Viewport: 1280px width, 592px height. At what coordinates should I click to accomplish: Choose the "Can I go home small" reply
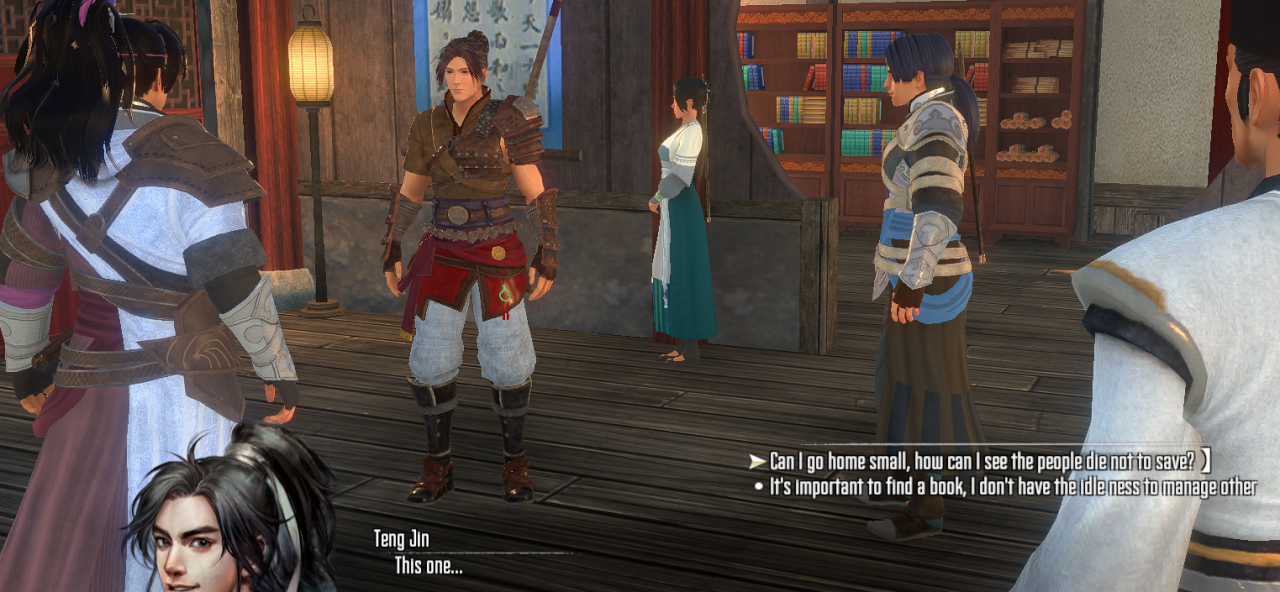[x=987, y=461]
